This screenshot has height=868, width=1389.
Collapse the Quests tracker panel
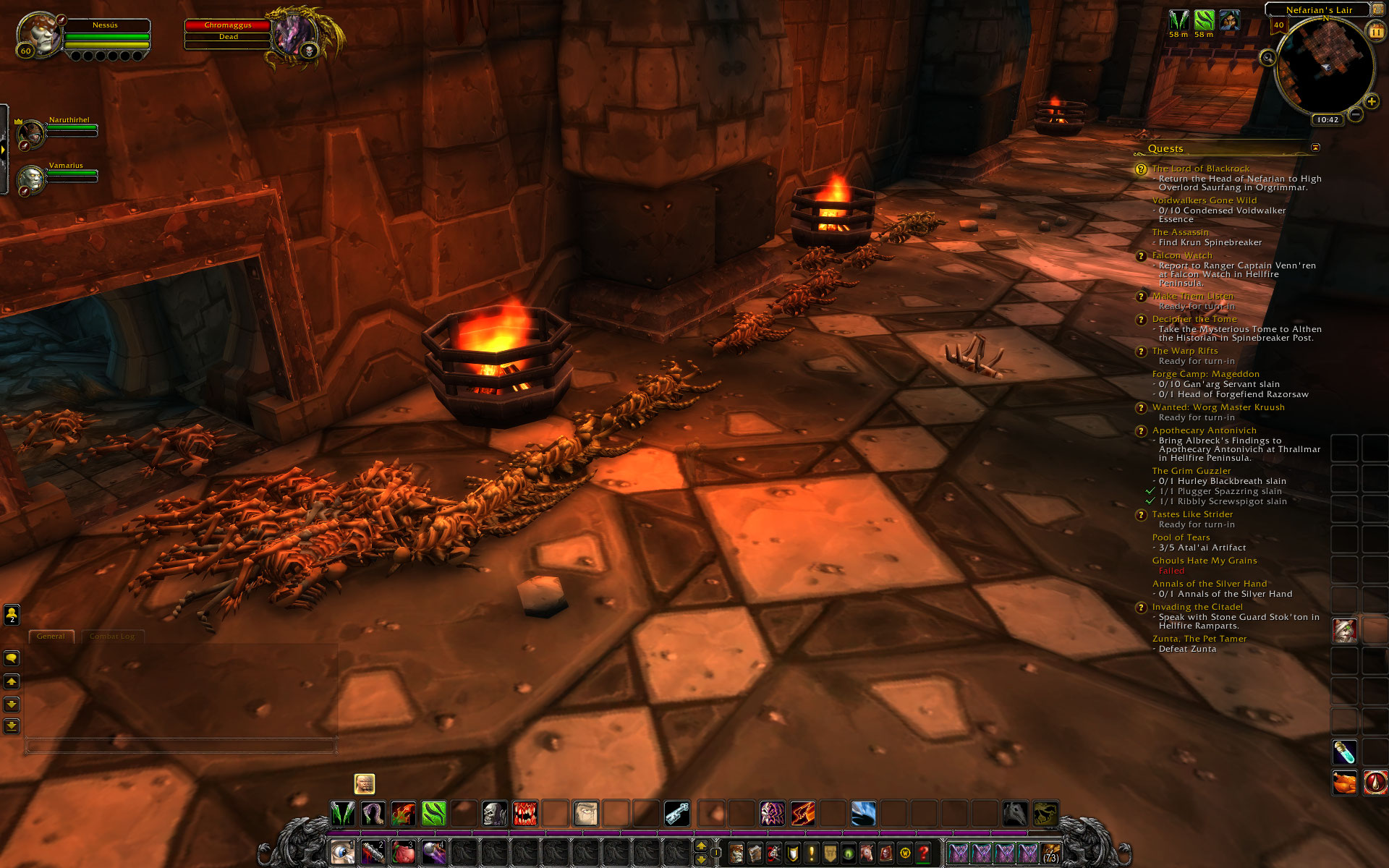(1315, 148)
